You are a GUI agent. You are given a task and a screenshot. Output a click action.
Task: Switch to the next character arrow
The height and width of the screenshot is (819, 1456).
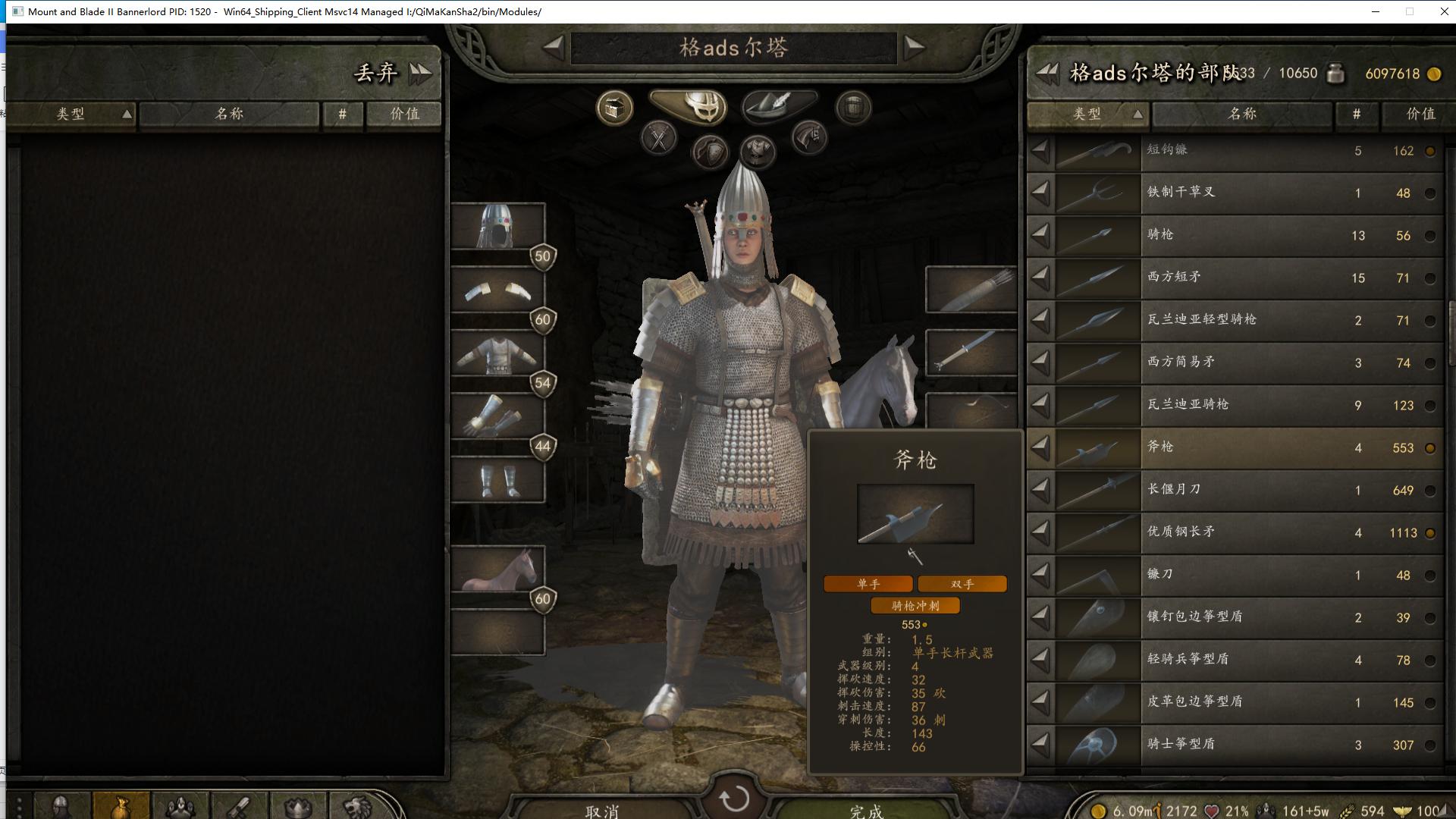[915, 47]
